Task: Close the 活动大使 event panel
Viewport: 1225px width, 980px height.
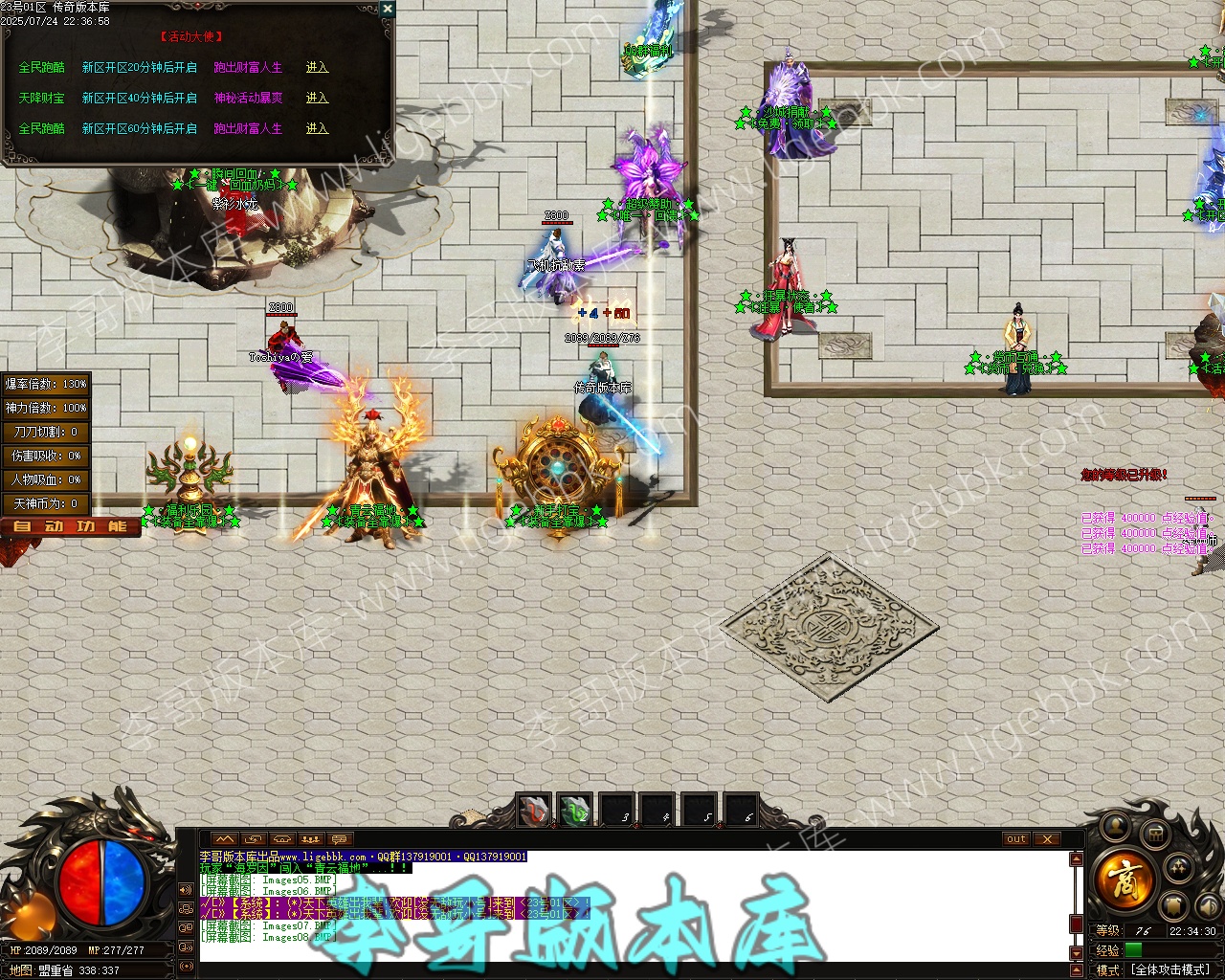Action: coord(387,9)
